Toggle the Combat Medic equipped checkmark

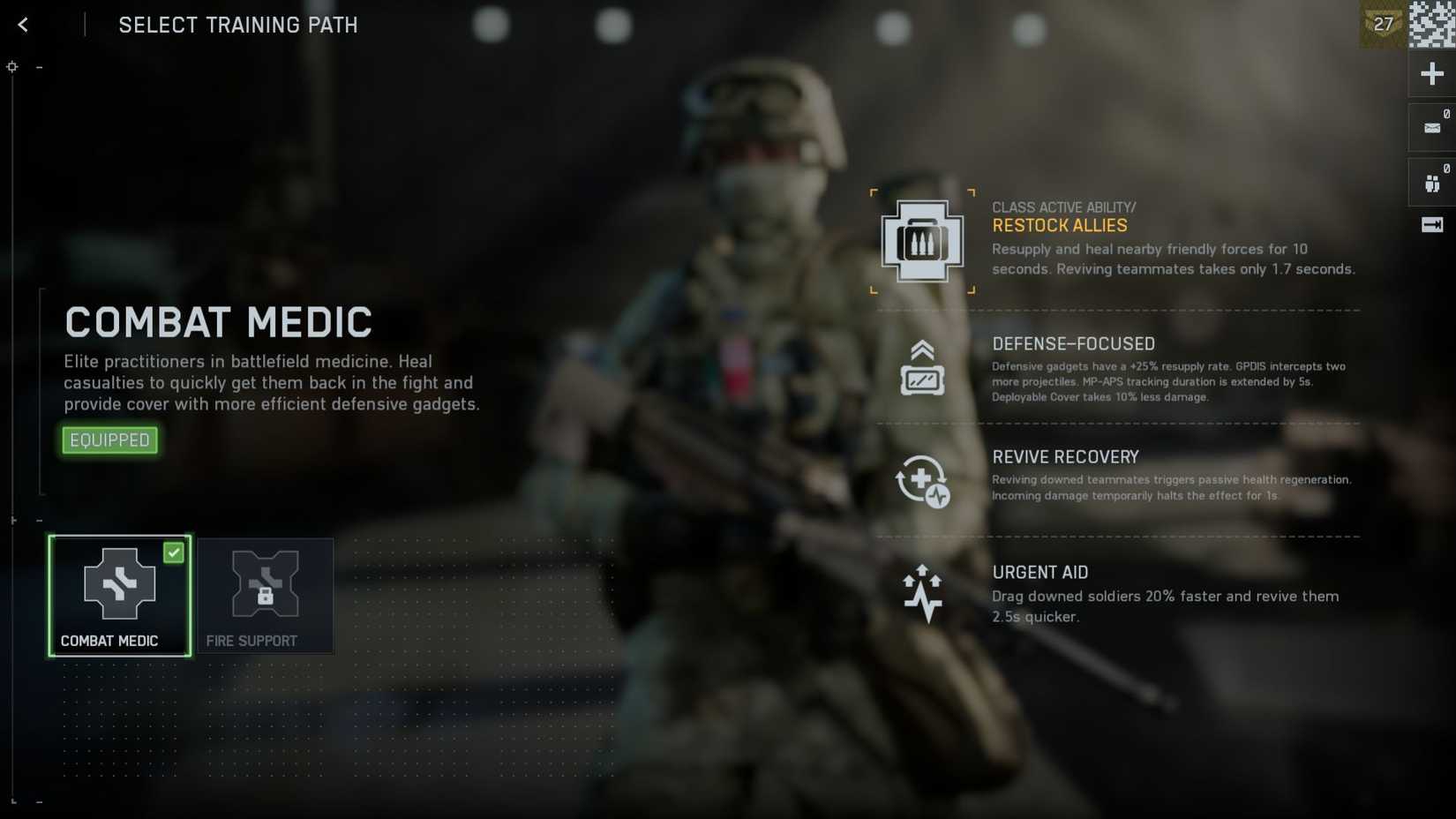click(175, 553)
